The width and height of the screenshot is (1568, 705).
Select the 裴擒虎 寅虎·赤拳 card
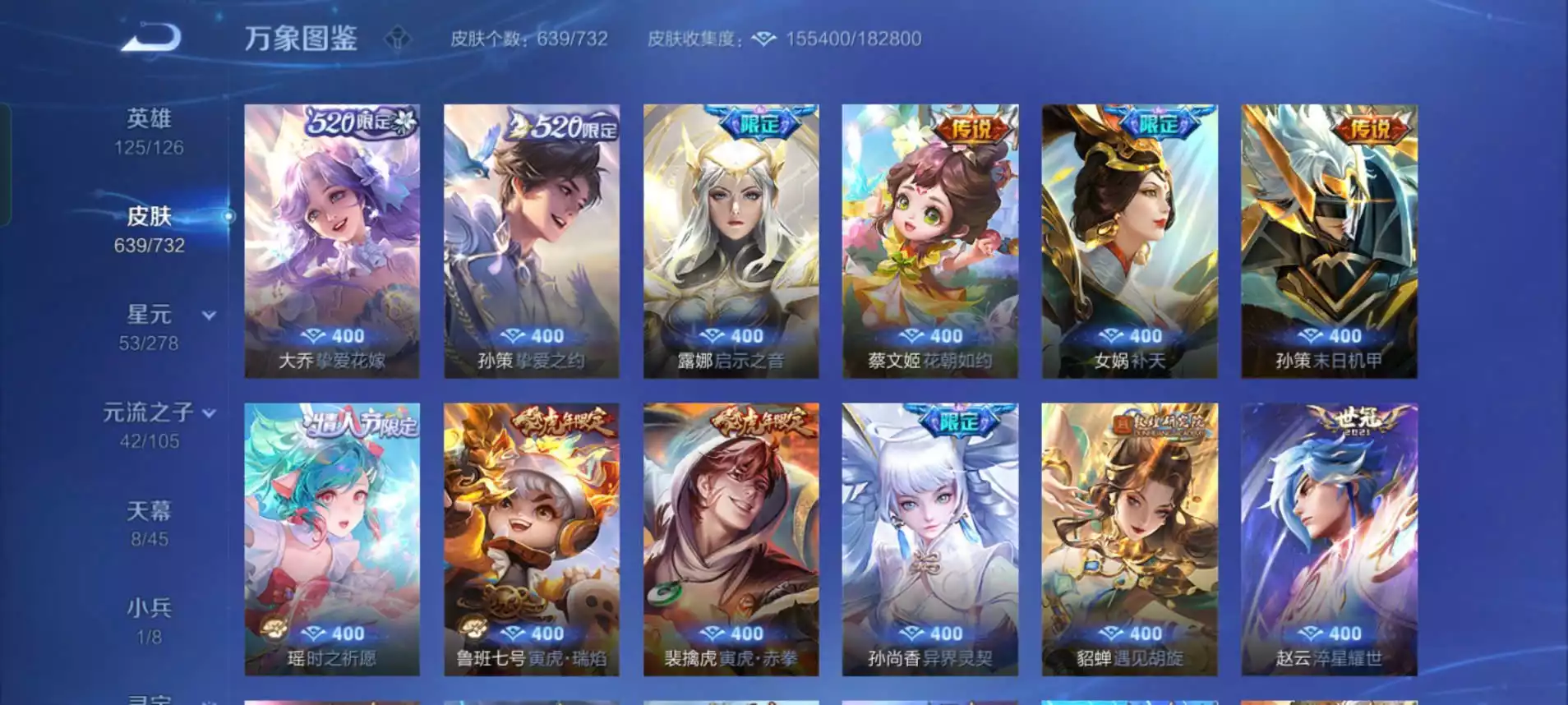[731, 539]
